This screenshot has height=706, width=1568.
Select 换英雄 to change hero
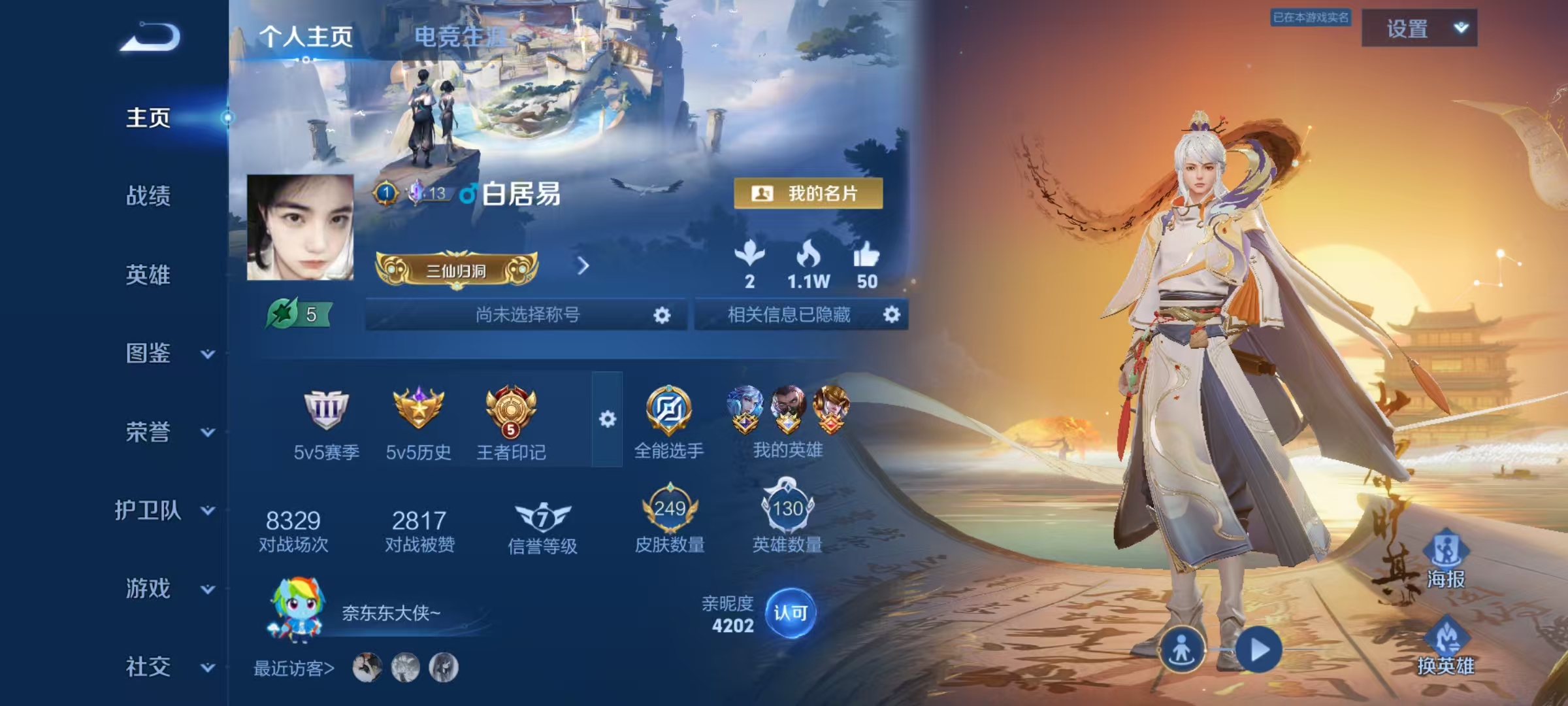[1445, 647]
